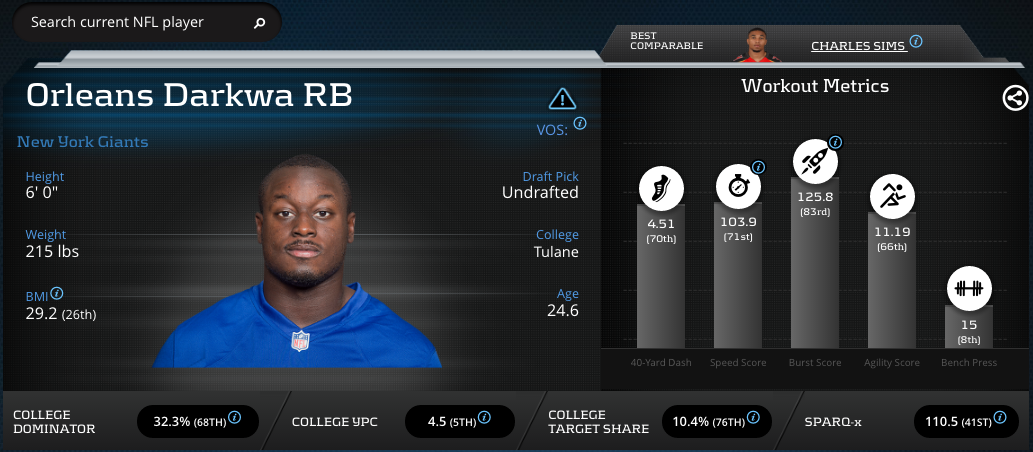
Task: Open the share icon button
Action: 1014,98
